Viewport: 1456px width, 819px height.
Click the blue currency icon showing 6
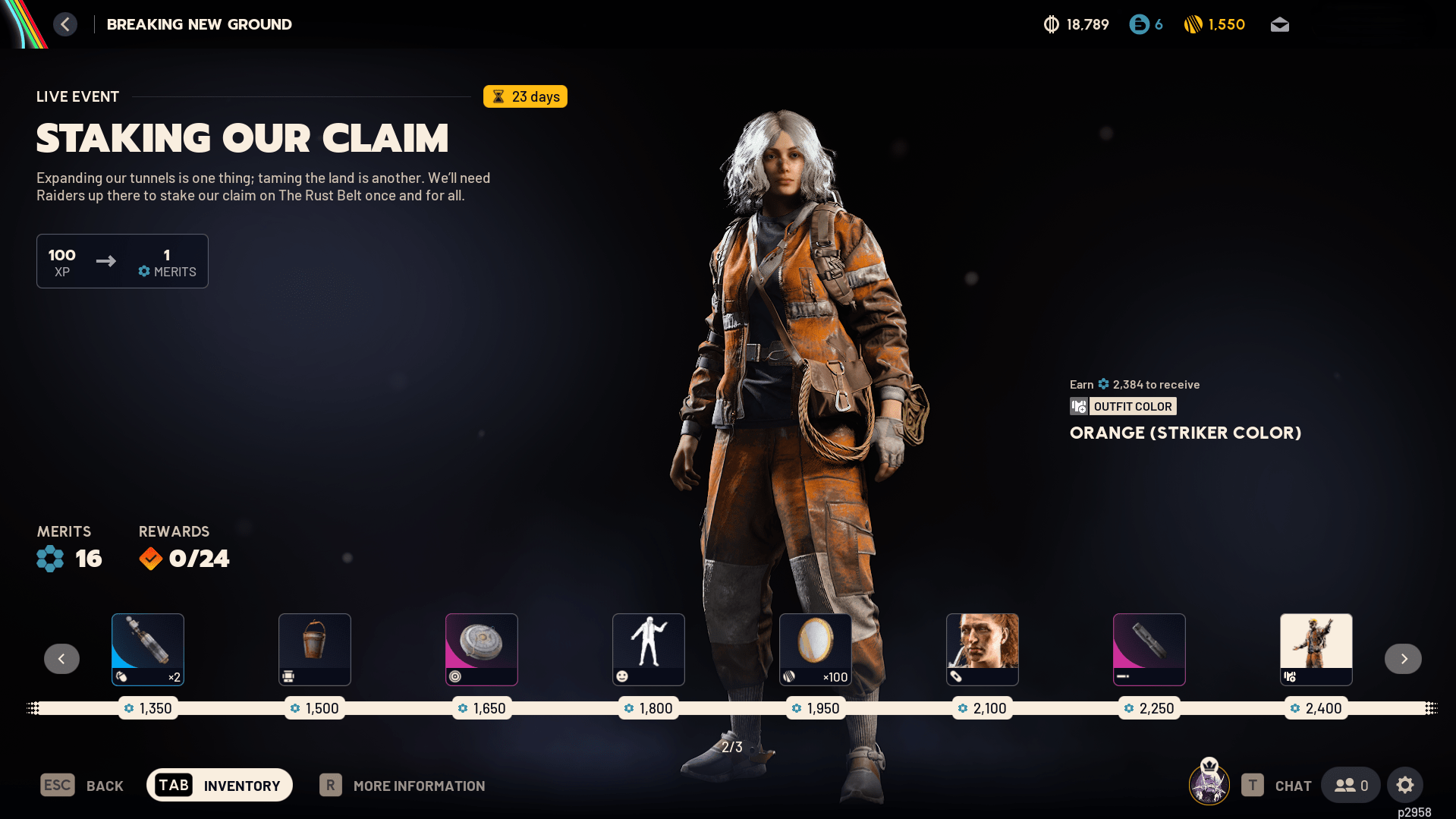click(x=1139, y=24)
